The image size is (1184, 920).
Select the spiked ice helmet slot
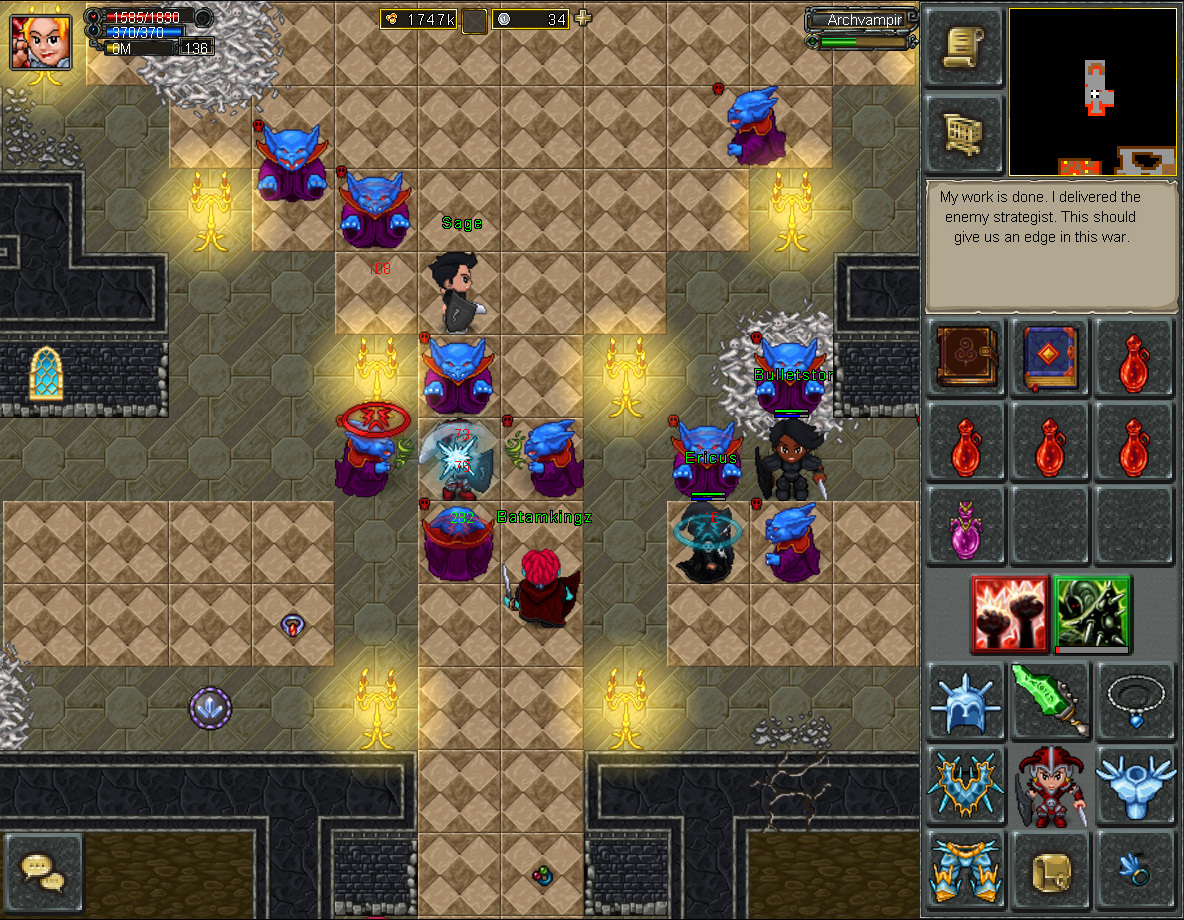(x=966, y=698)
